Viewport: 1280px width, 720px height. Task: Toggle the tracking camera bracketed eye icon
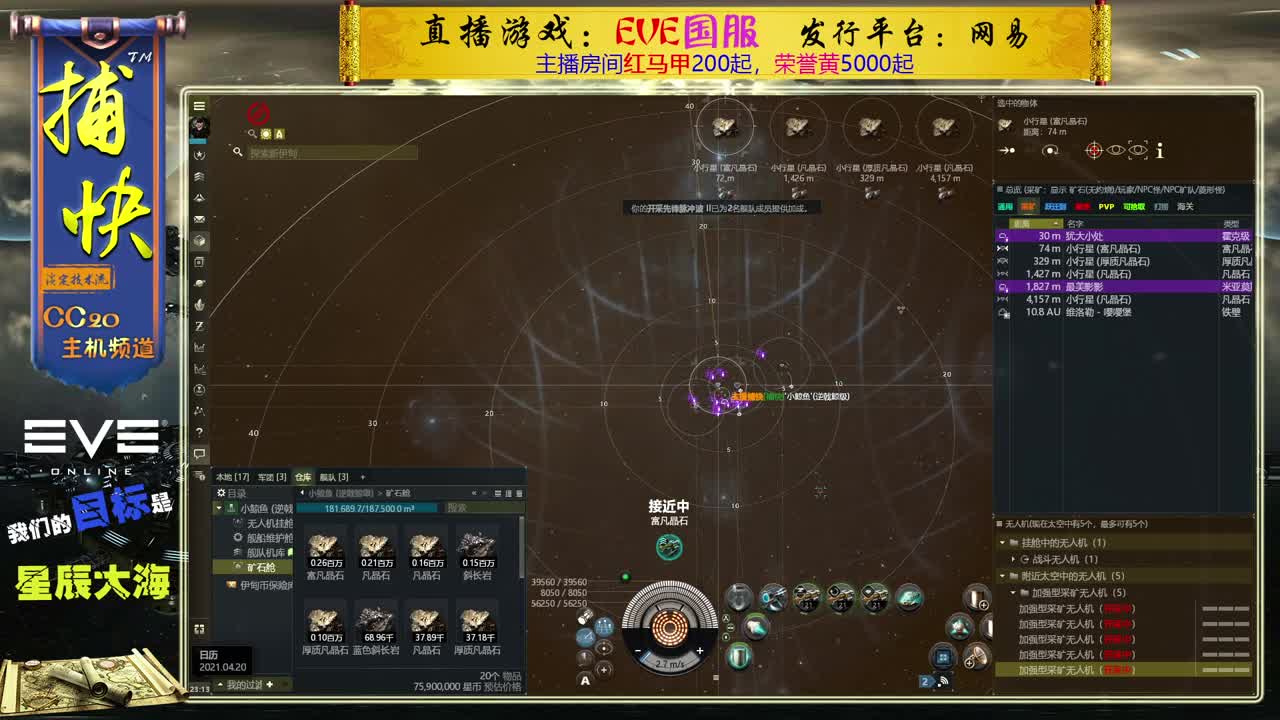coord(1136,150)
